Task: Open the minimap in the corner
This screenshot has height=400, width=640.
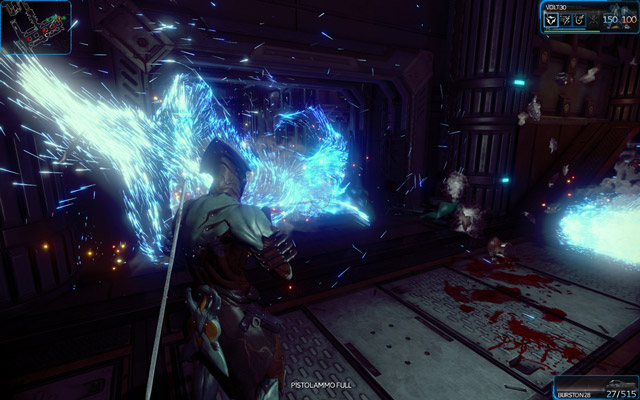Action: click(x=36, y=27)
